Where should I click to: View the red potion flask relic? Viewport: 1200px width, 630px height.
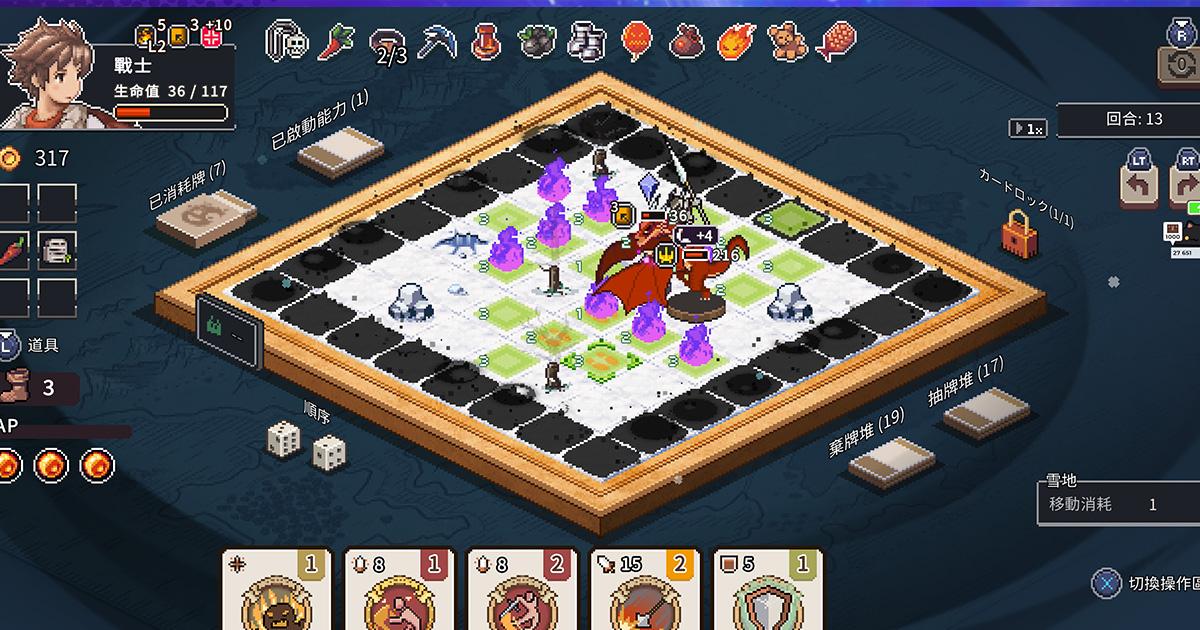(487, 42)
